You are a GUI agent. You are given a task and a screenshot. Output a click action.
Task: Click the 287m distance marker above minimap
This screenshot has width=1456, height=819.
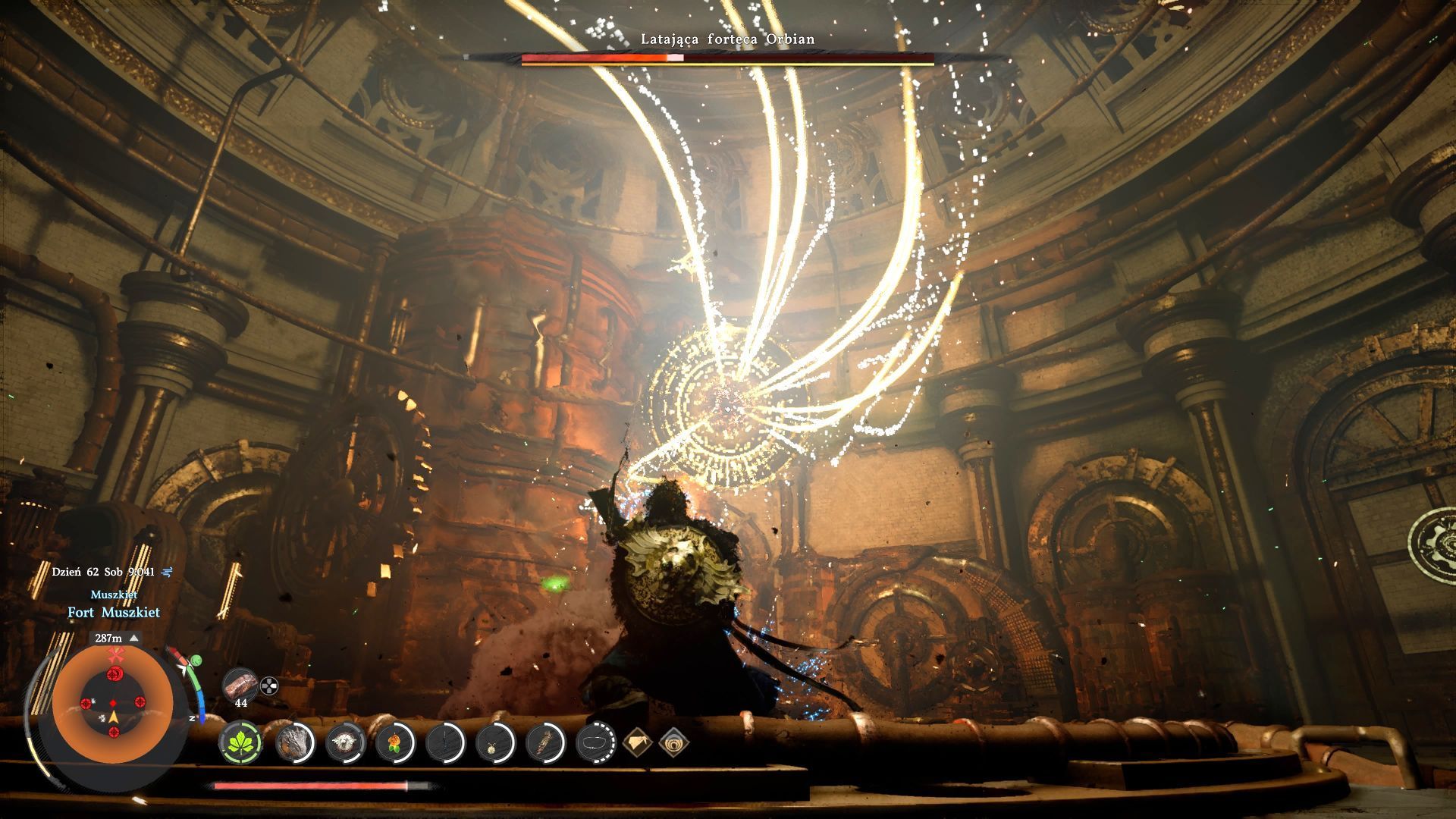coord(114,639)
